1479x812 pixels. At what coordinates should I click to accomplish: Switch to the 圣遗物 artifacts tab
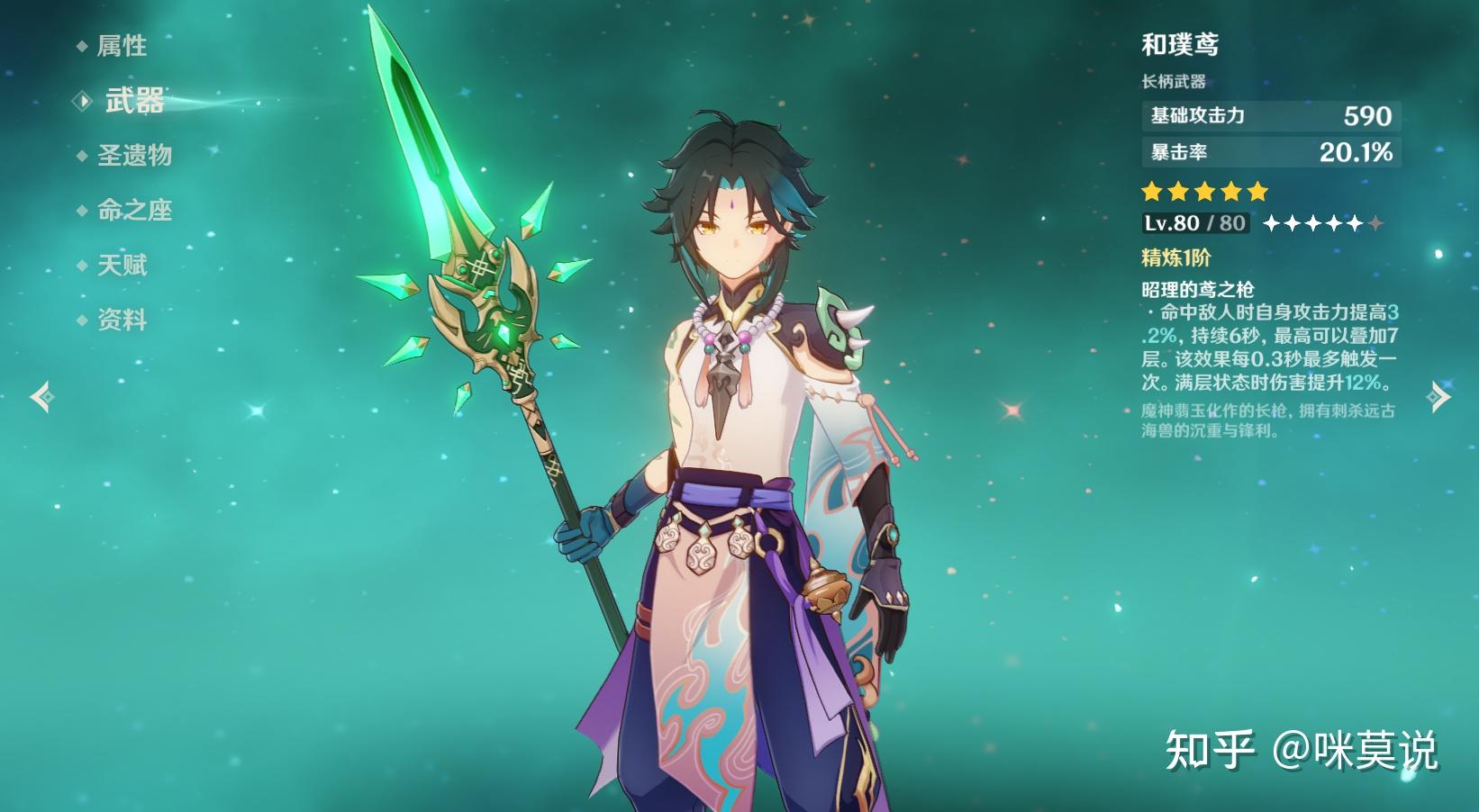(x=134, y=156)
